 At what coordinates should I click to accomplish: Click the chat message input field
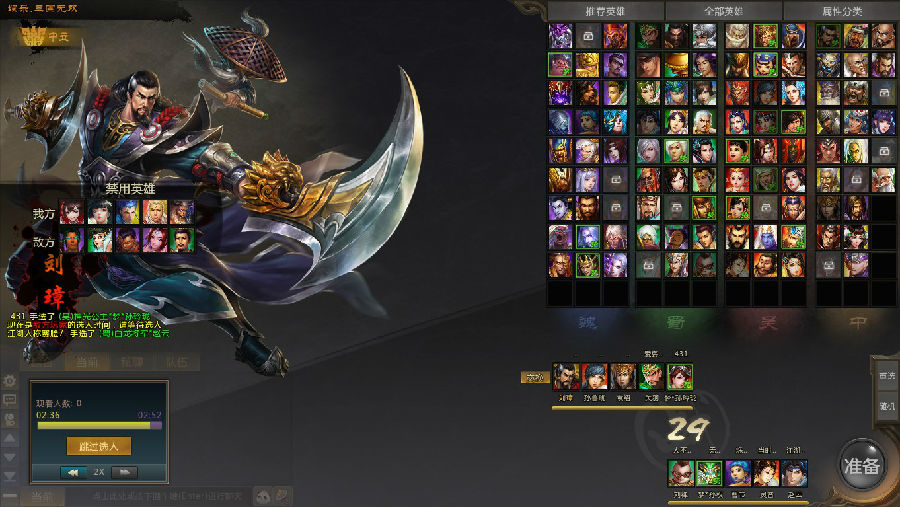(150, 496)
